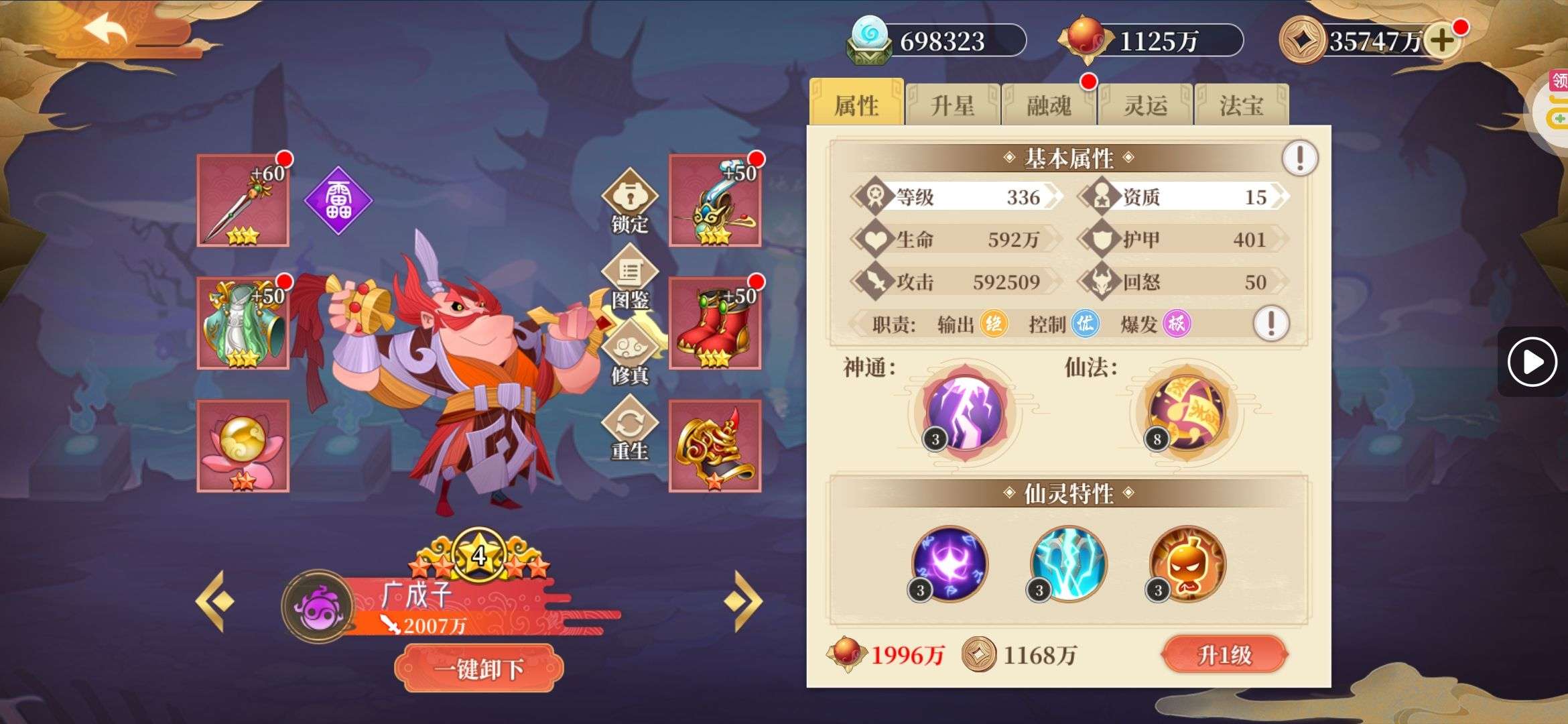Show the 法宝 tab
1568x724 pixels.
pyautogui.click(x=1241, y=105)
